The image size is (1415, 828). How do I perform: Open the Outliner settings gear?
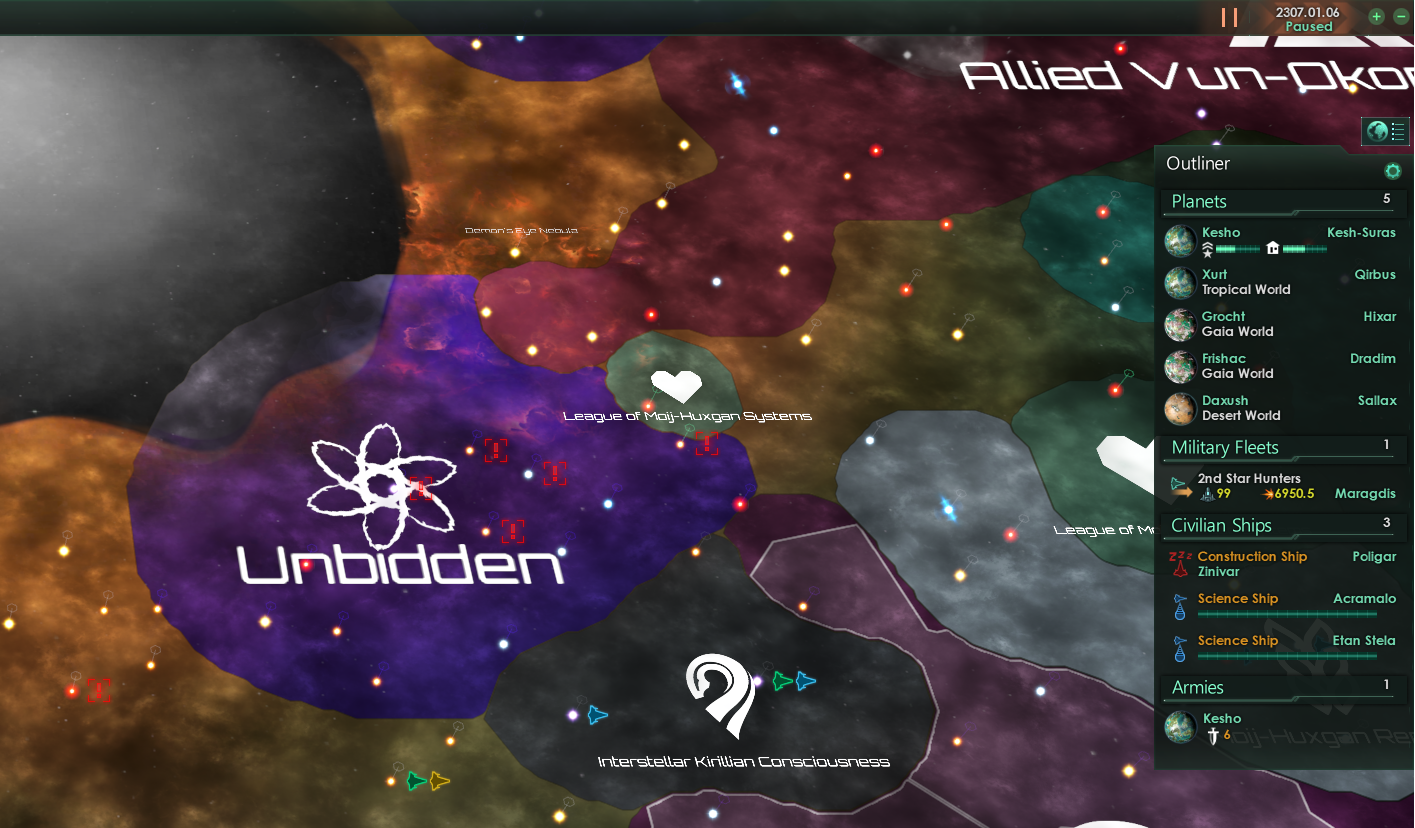(1393, 170)
